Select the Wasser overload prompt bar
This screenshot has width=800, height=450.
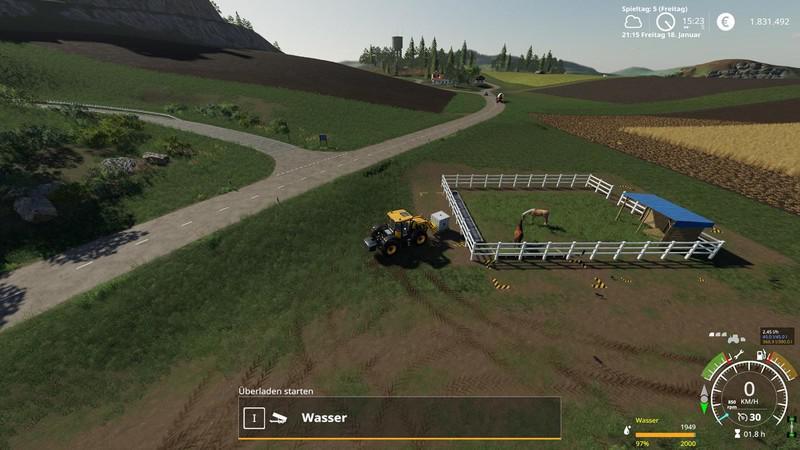(x=399, y=417)
